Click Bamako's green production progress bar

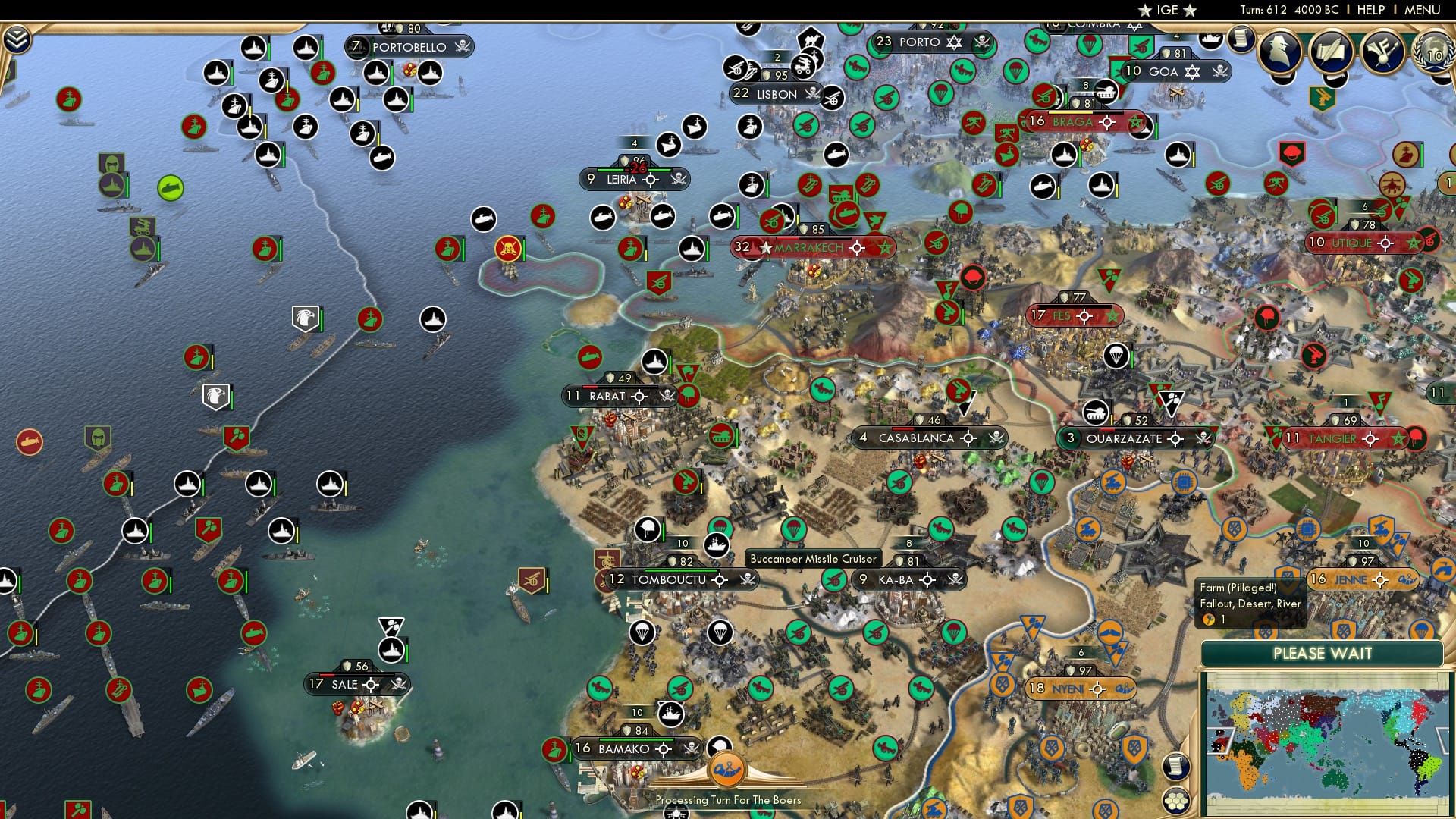pyautogui.click(x=636, y=739)
